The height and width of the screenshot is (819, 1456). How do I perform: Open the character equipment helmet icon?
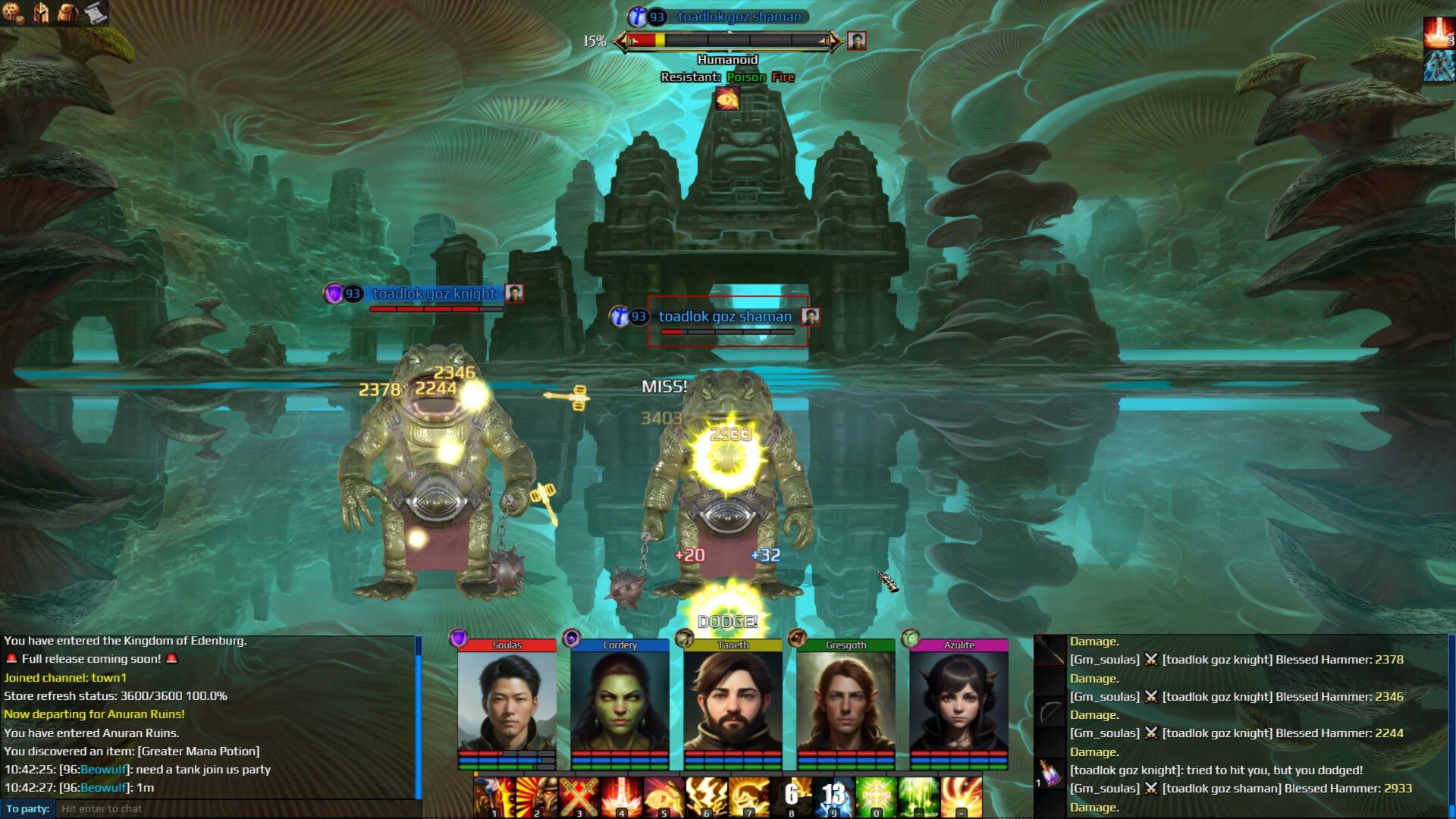(x=42, y=13)
